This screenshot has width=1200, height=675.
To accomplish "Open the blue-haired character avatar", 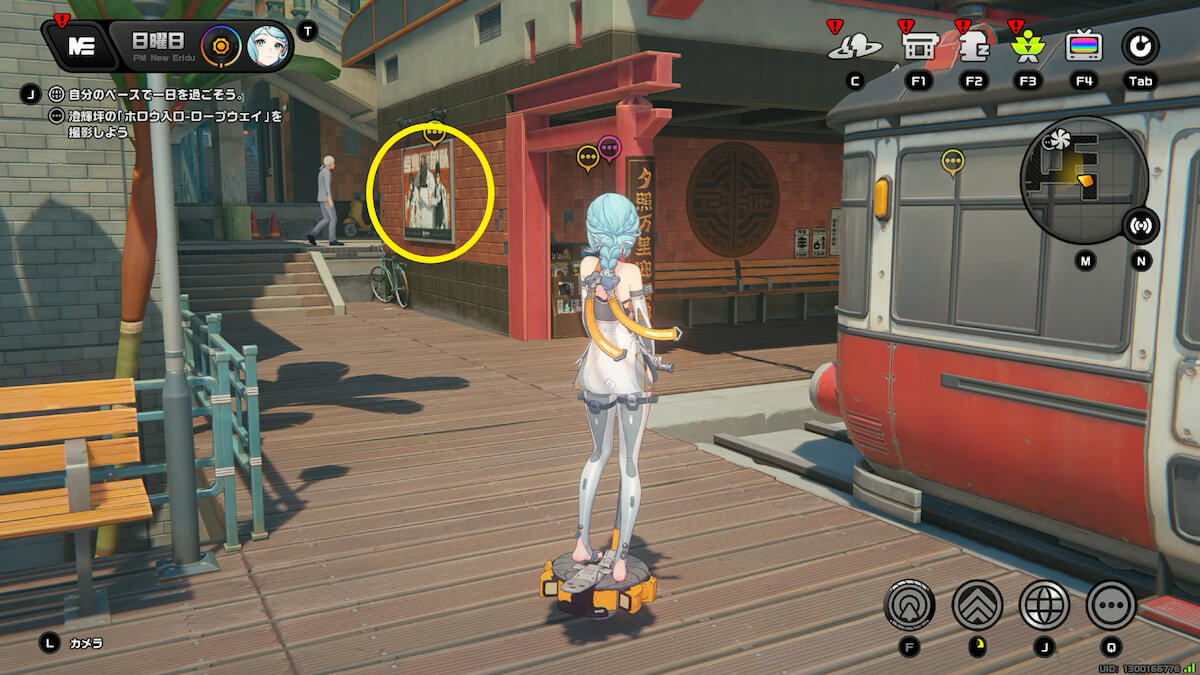I will 268,45.
